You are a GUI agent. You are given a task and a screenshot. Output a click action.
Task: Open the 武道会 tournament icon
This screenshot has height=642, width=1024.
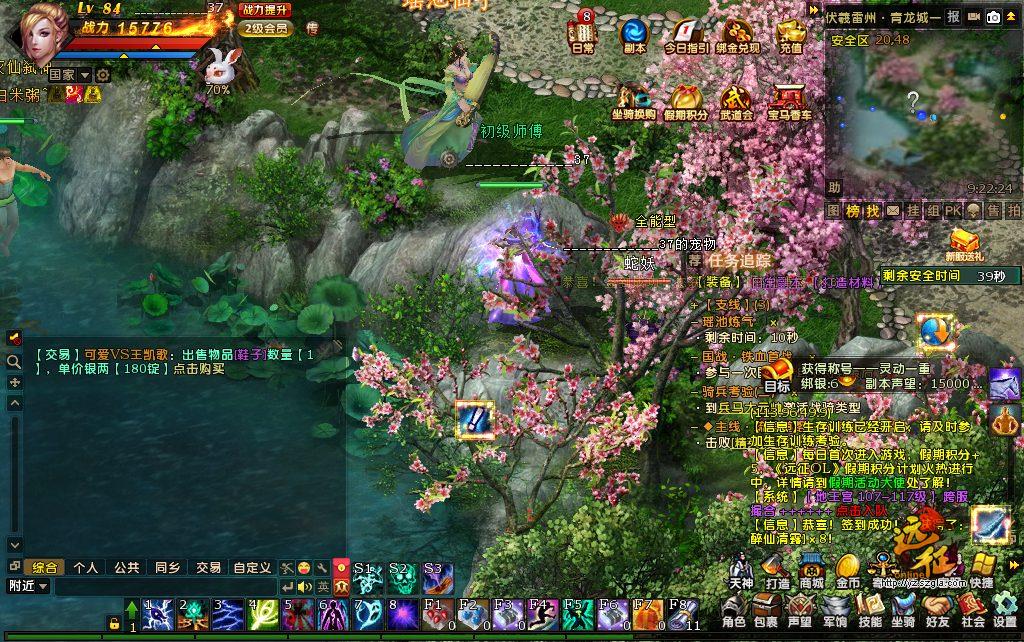tap(736, 99)
